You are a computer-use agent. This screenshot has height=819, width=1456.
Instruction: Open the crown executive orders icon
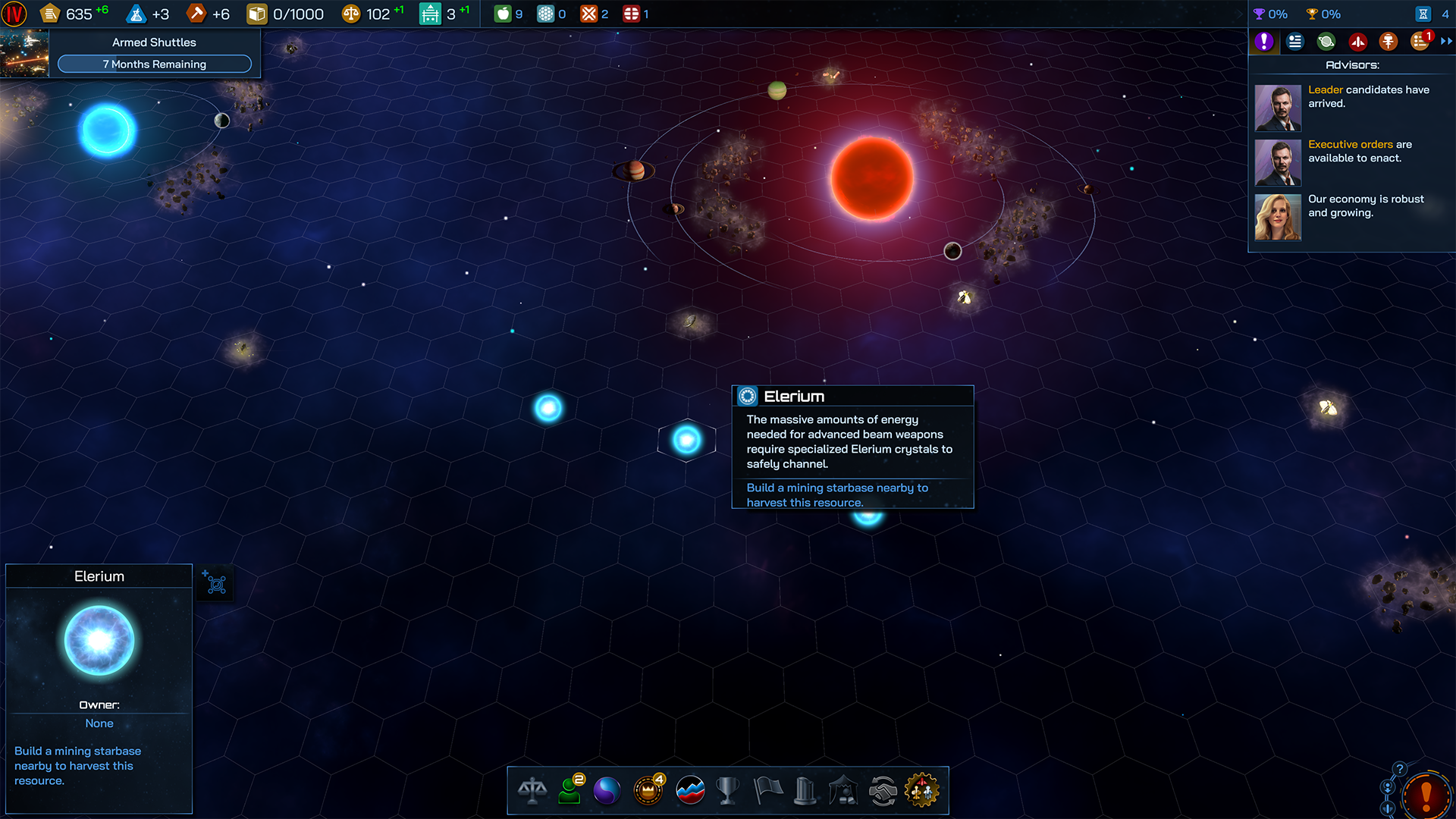tap(648, 791)
